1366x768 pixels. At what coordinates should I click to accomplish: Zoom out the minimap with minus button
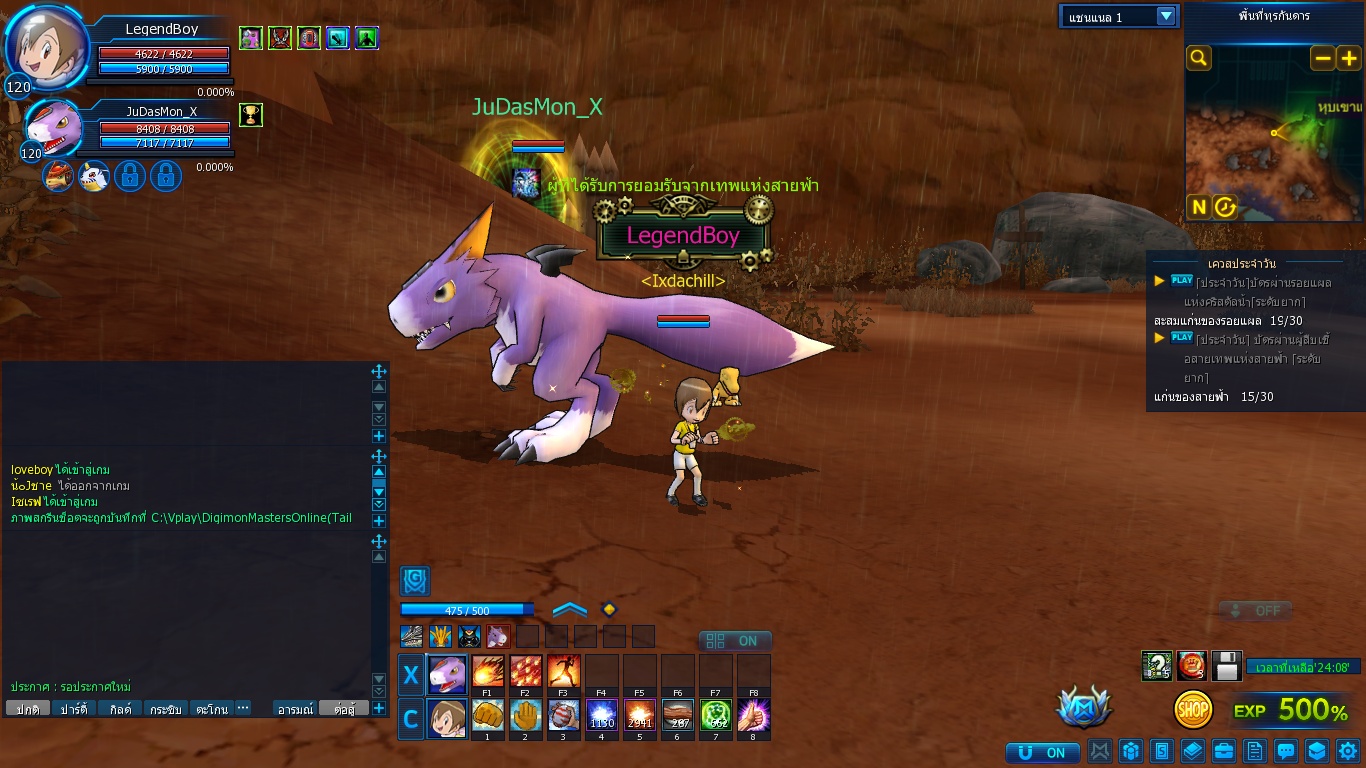1322,58
